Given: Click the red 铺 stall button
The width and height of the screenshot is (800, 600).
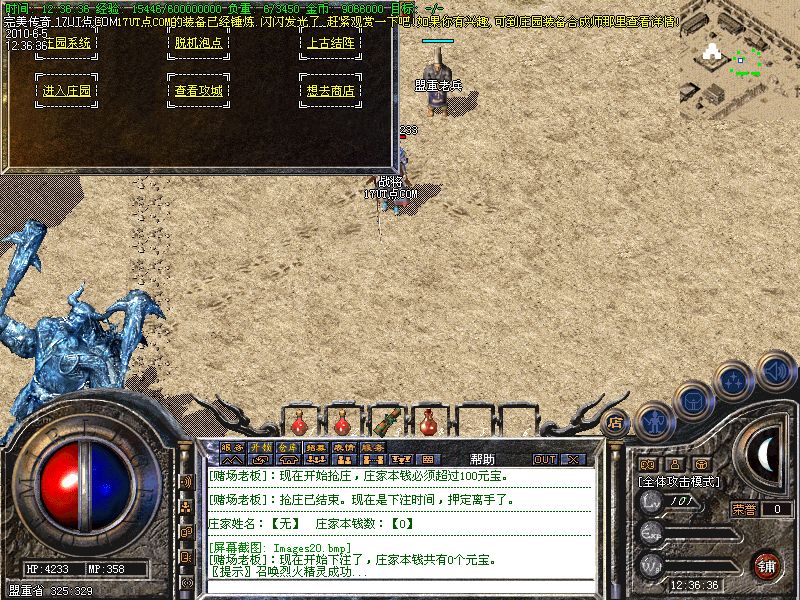Looking at the screenshot, I should [x=766, y=566].
